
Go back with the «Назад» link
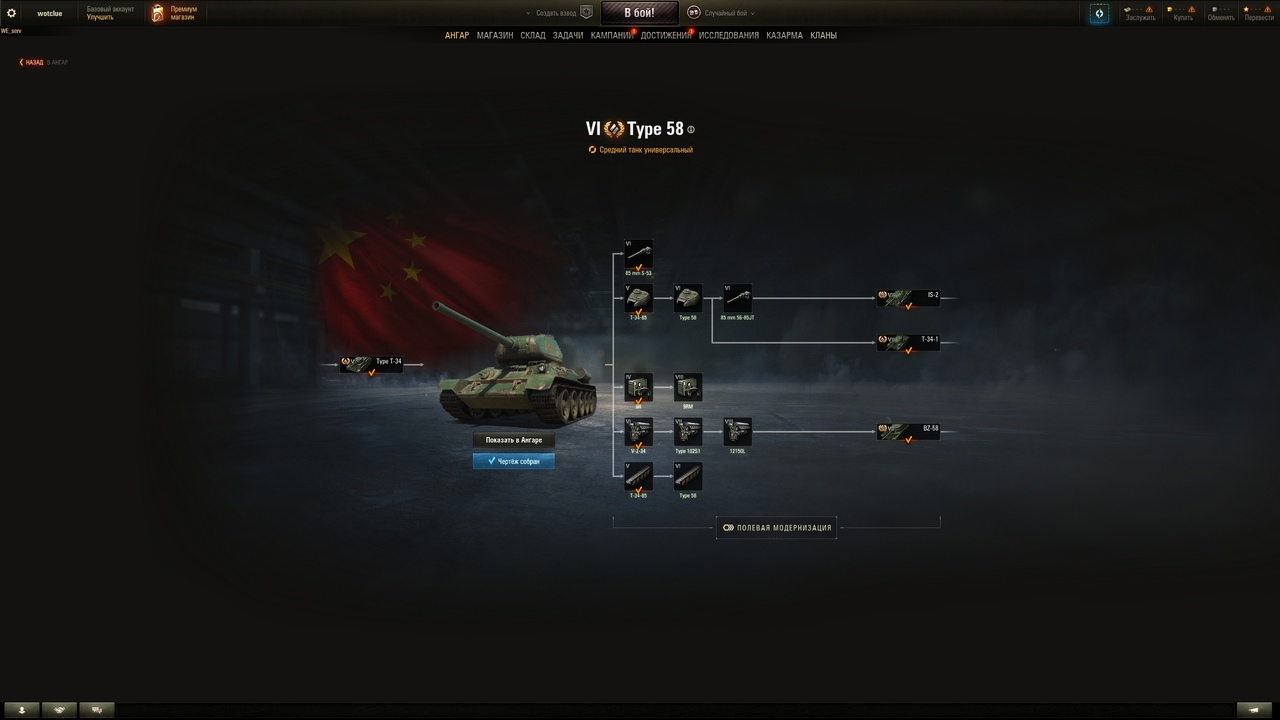pos(31,62)
